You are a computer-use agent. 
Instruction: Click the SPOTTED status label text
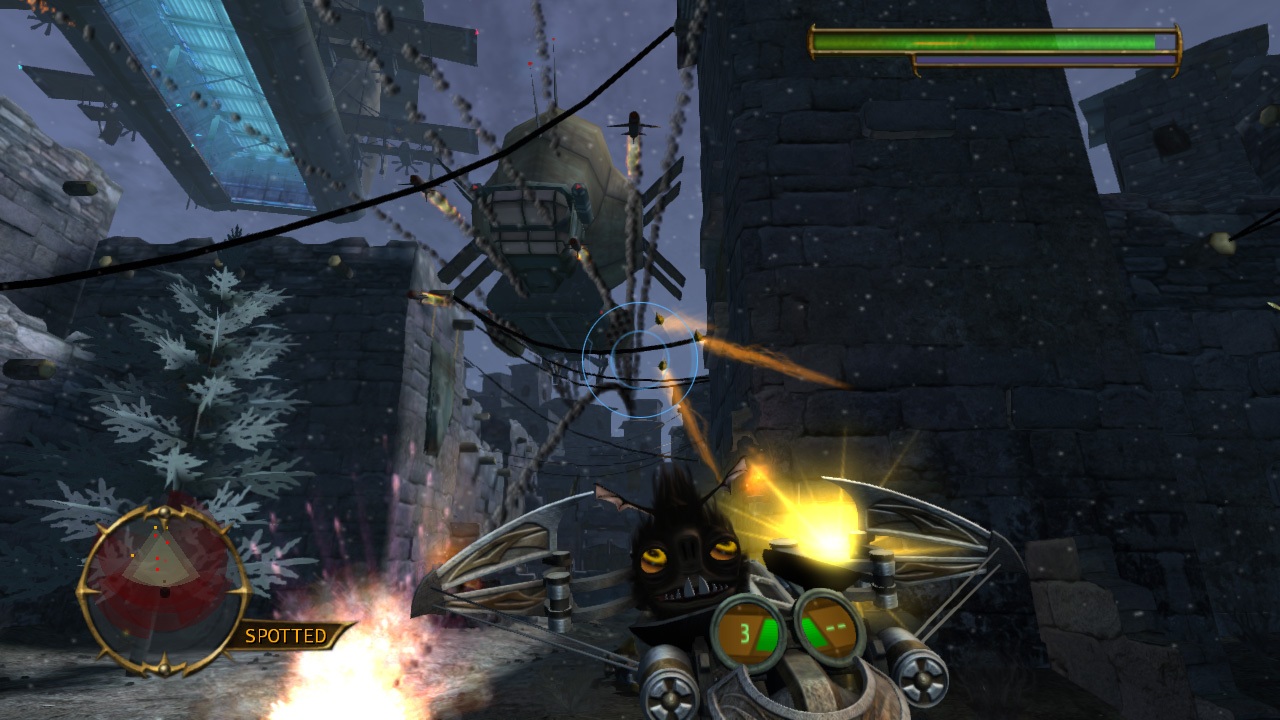coord(287,636)
